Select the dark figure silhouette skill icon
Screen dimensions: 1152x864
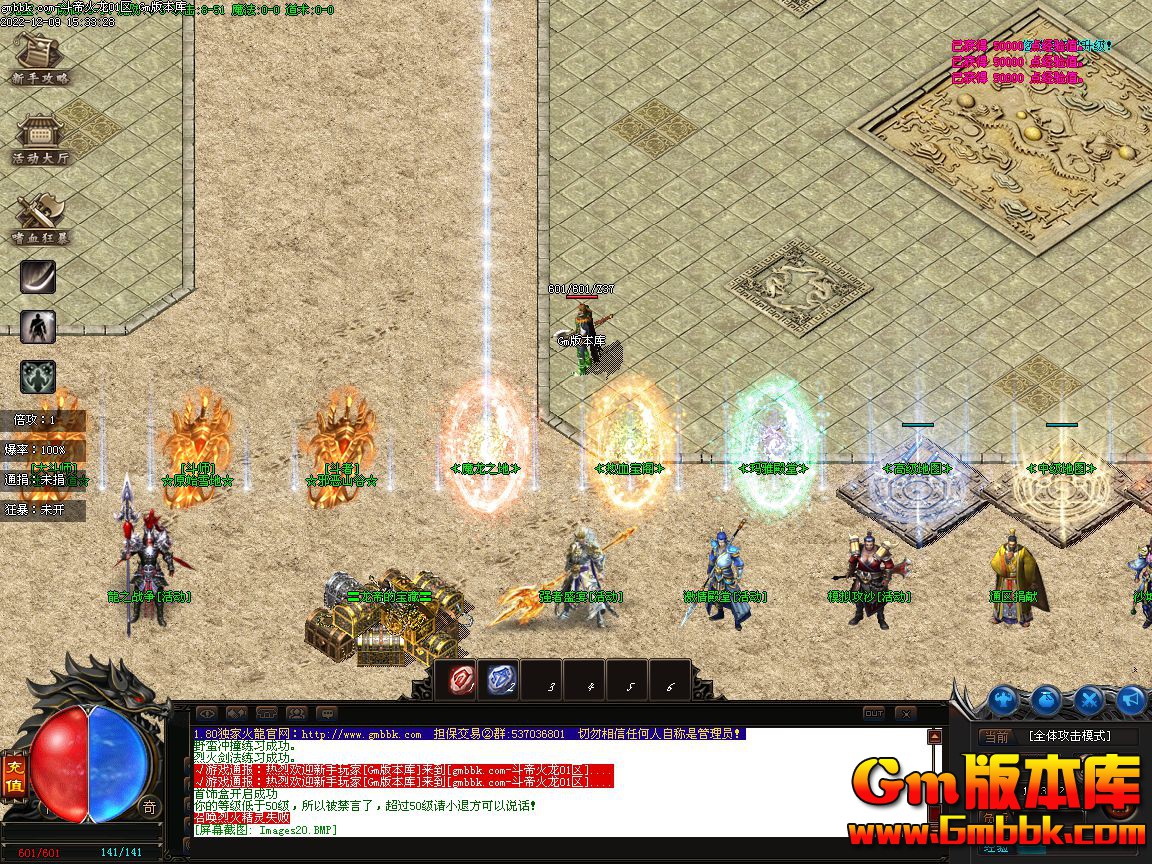38,326
